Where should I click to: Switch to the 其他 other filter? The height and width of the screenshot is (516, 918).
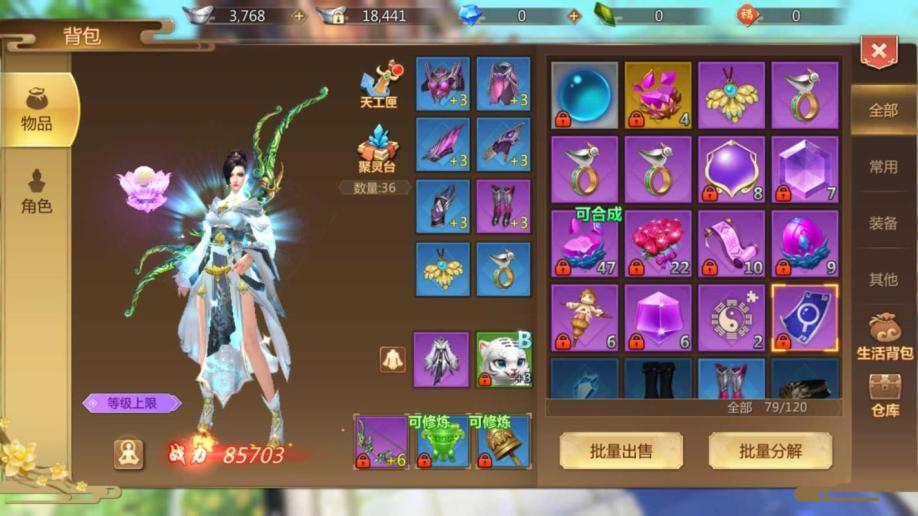point(883,279)
